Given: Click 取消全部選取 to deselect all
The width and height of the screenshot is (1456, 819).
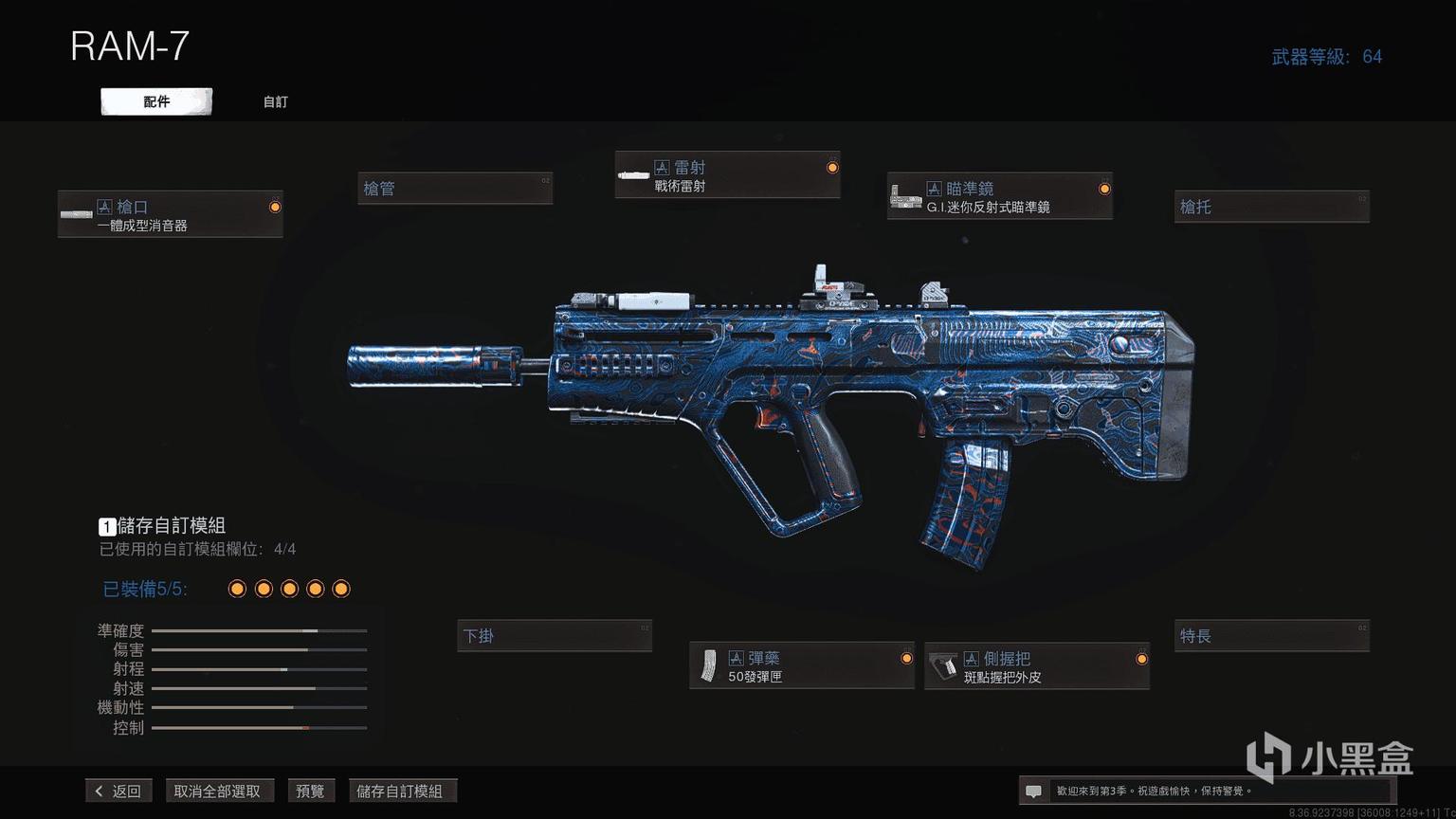Looking at the screenshot, I should click(x=217, y=791).
